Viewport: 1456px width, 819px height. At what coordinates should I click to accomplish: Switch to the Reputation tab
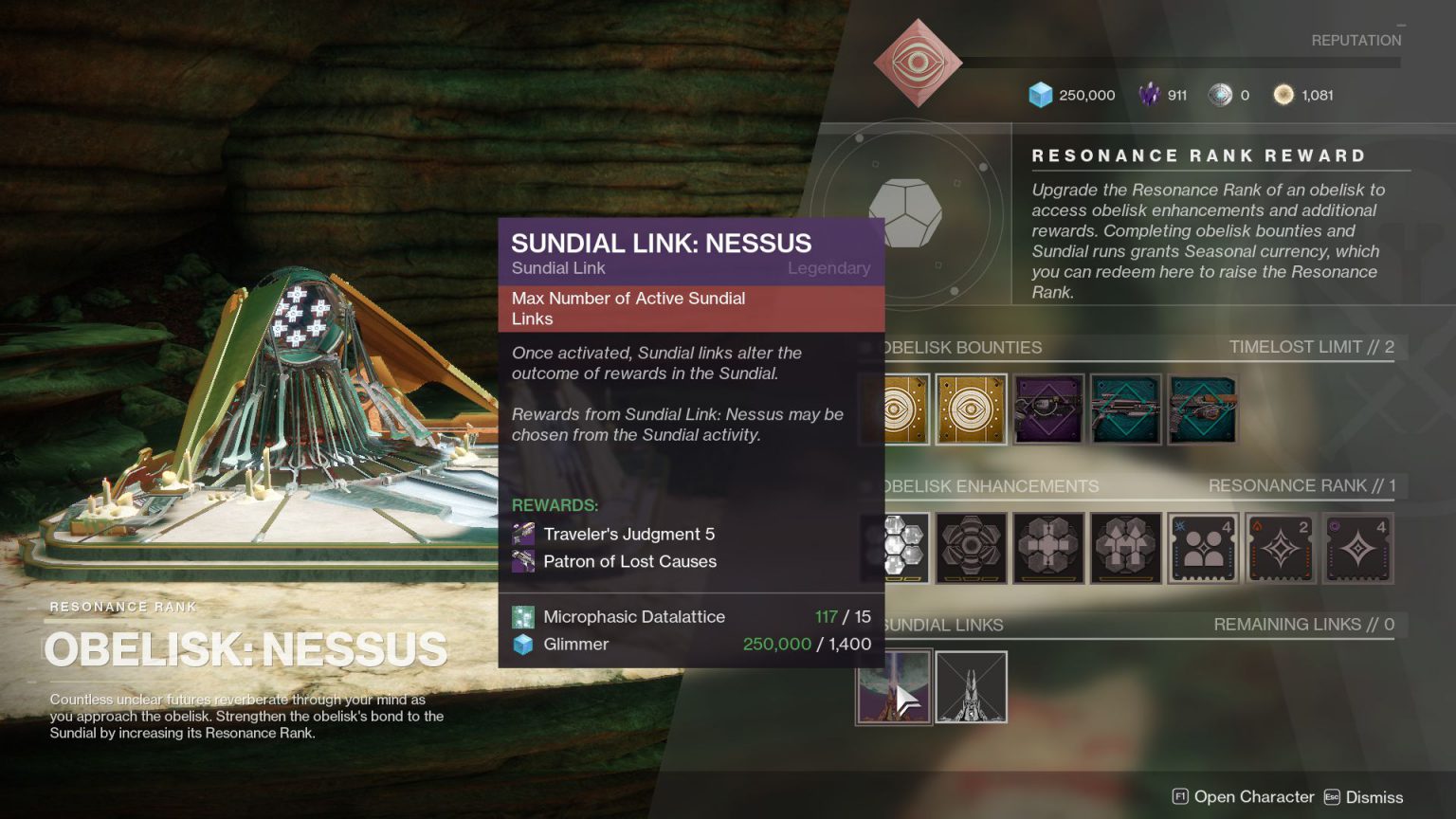(1356, 40)
